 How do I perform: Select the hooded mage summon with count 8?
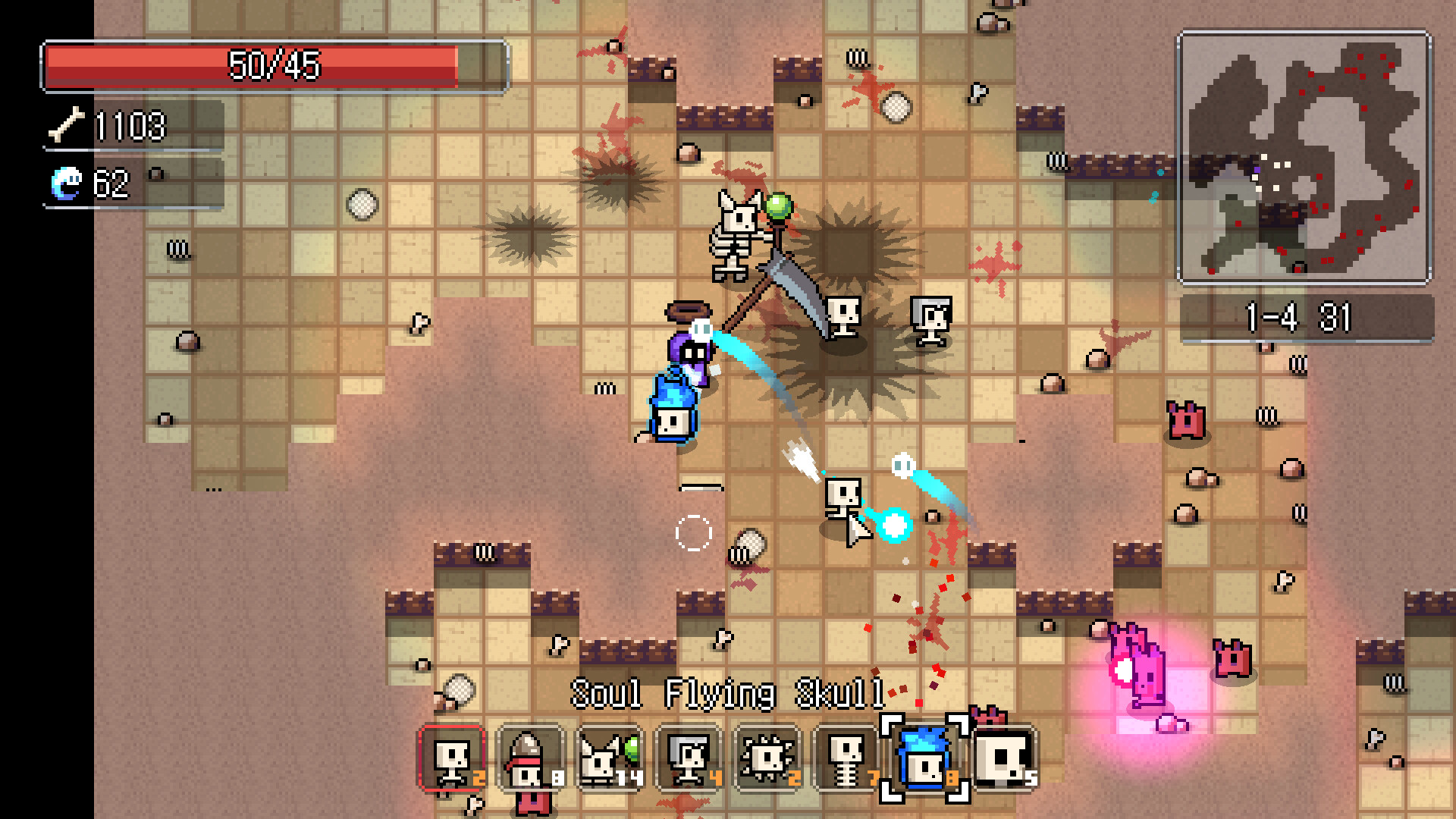(x=529, y=758)
